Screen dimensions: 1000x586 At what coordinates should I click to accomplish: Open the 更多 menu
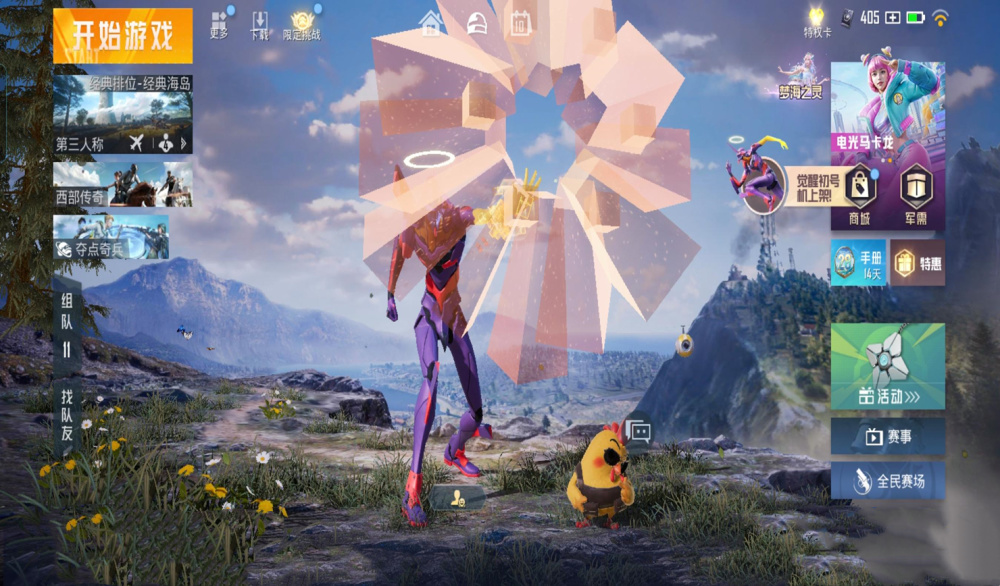[220, 24]
